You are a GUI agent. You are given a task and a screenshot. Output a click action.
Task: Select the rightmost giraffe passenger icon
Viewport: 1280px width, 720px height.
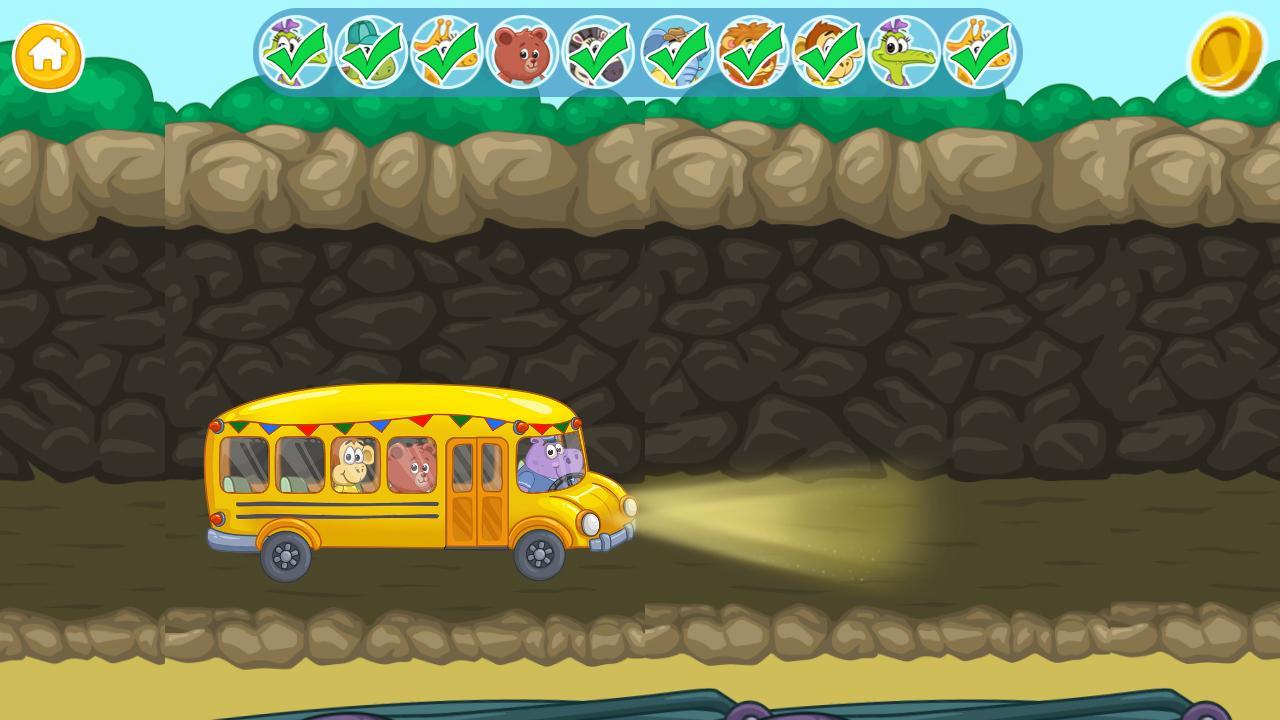tap(981, 50)
